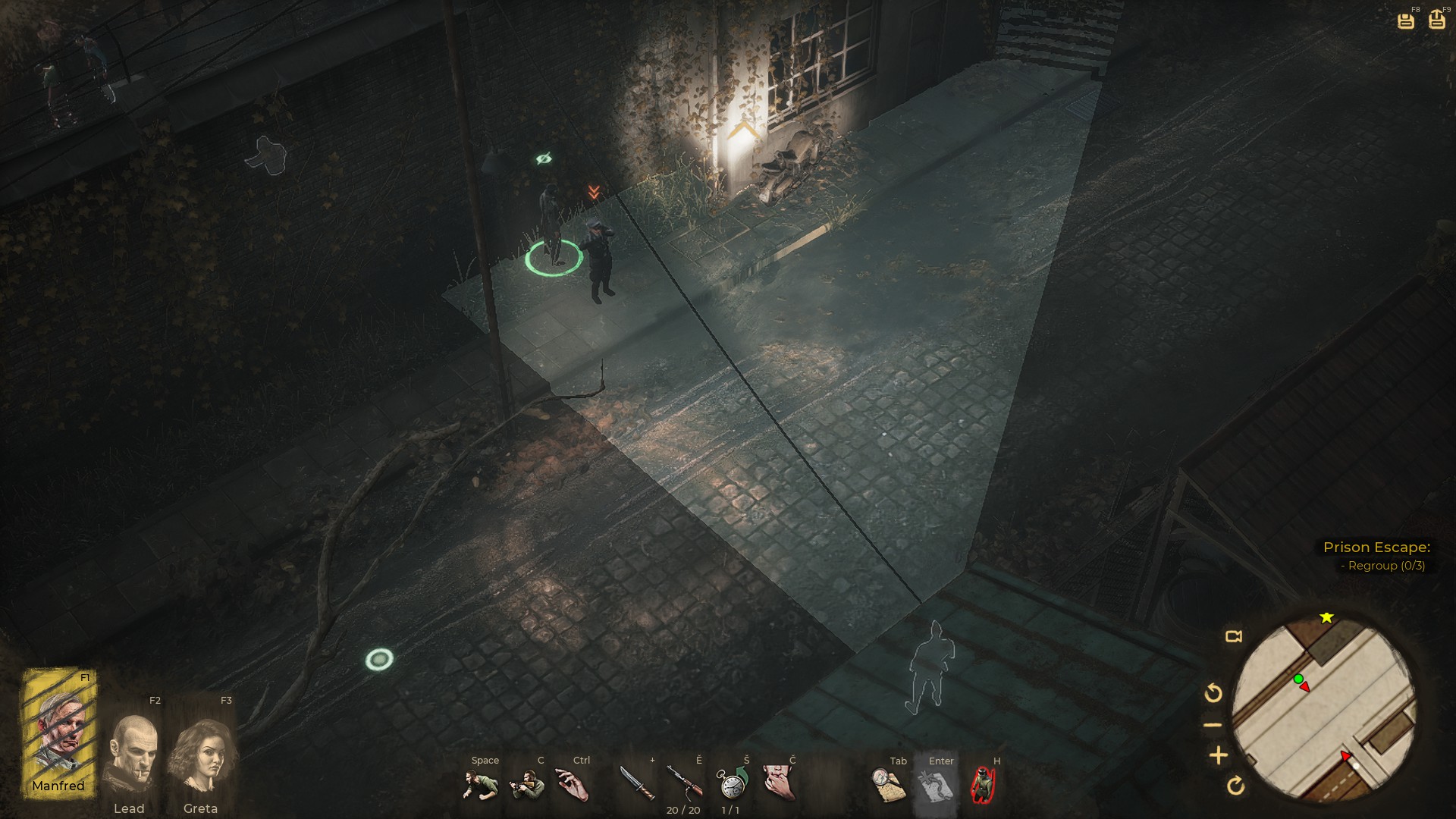Activate the aim rifle action icon
This screenshot has width=1456, height=819.
(527, 785)
